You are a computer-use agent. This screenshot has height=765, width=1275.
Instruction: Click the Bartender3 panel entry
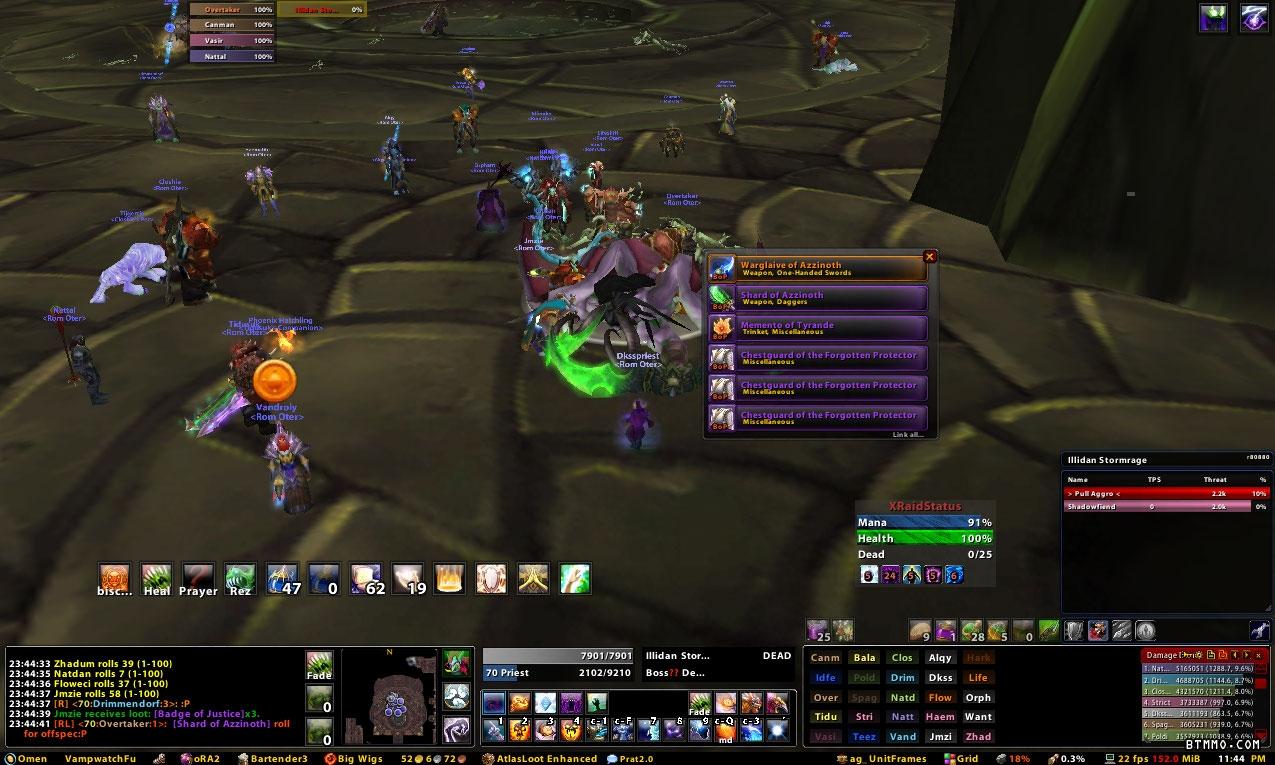point(271,759)
